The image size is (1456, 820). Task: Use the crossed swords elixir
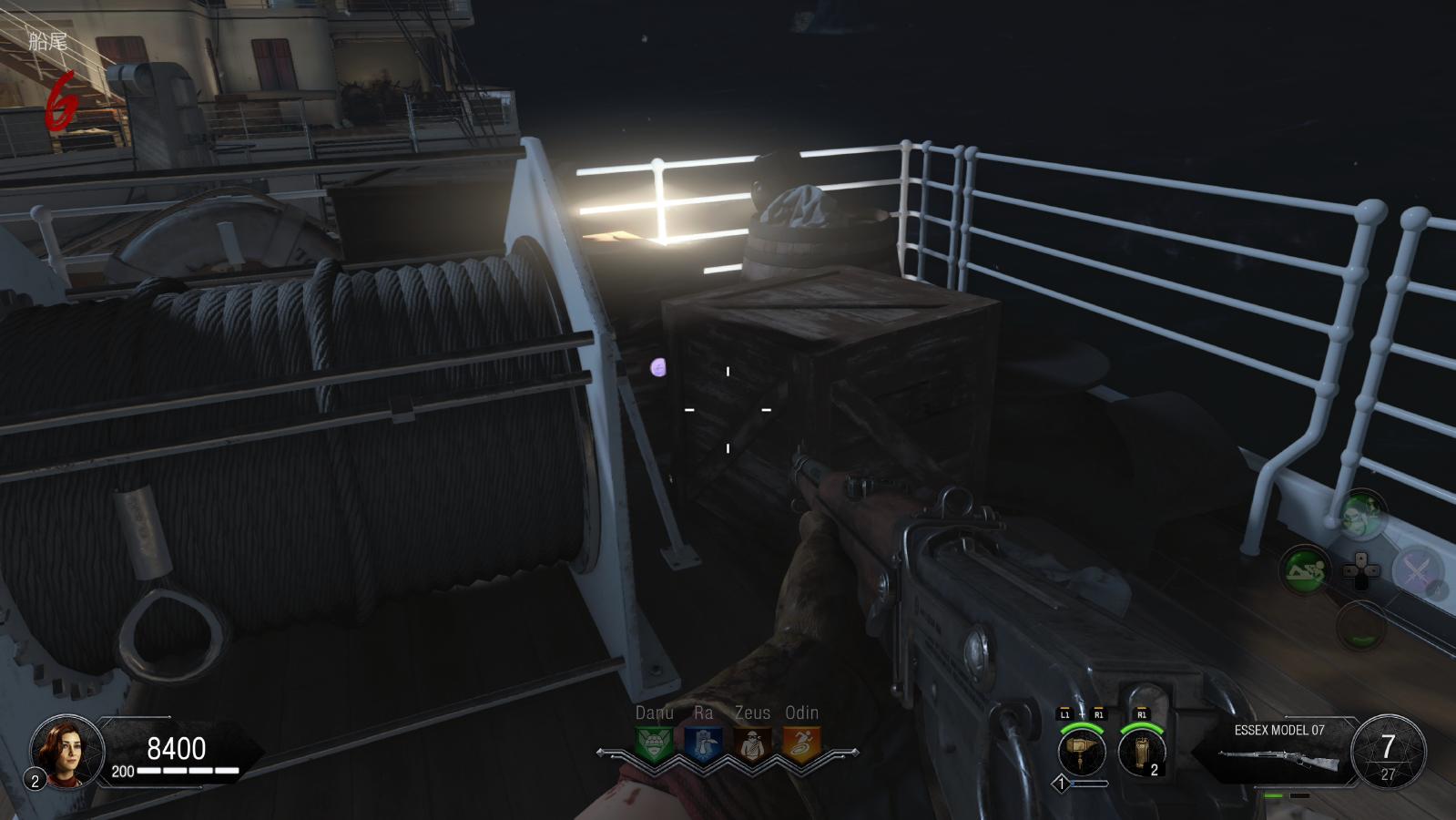[x=1417, y=570]
